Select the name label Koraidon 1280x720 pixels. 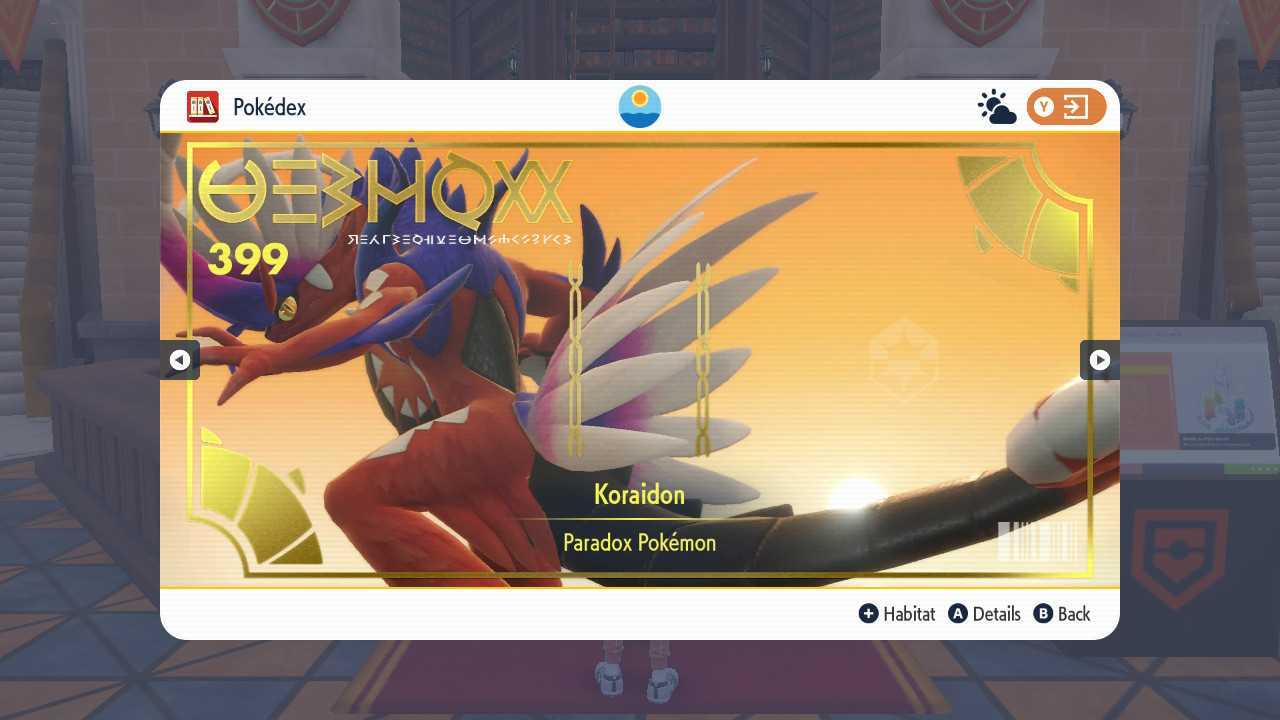639,494
